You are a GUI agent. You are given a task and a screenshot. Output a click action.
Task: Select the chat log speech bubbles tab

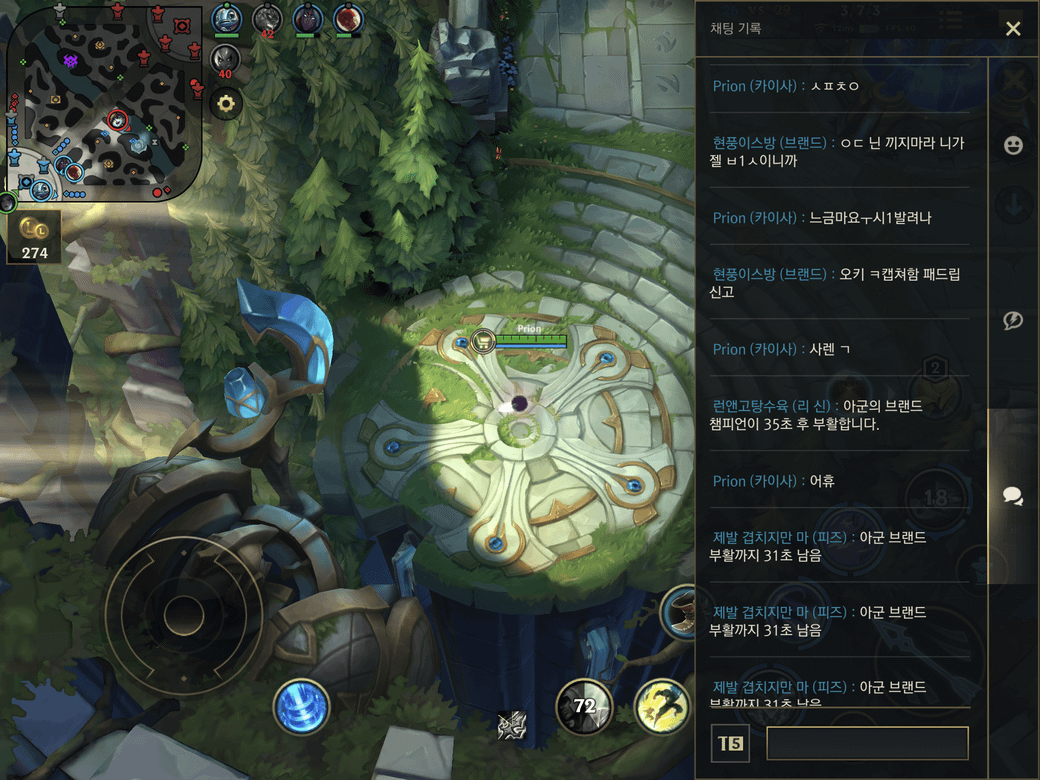(1013, 496)
